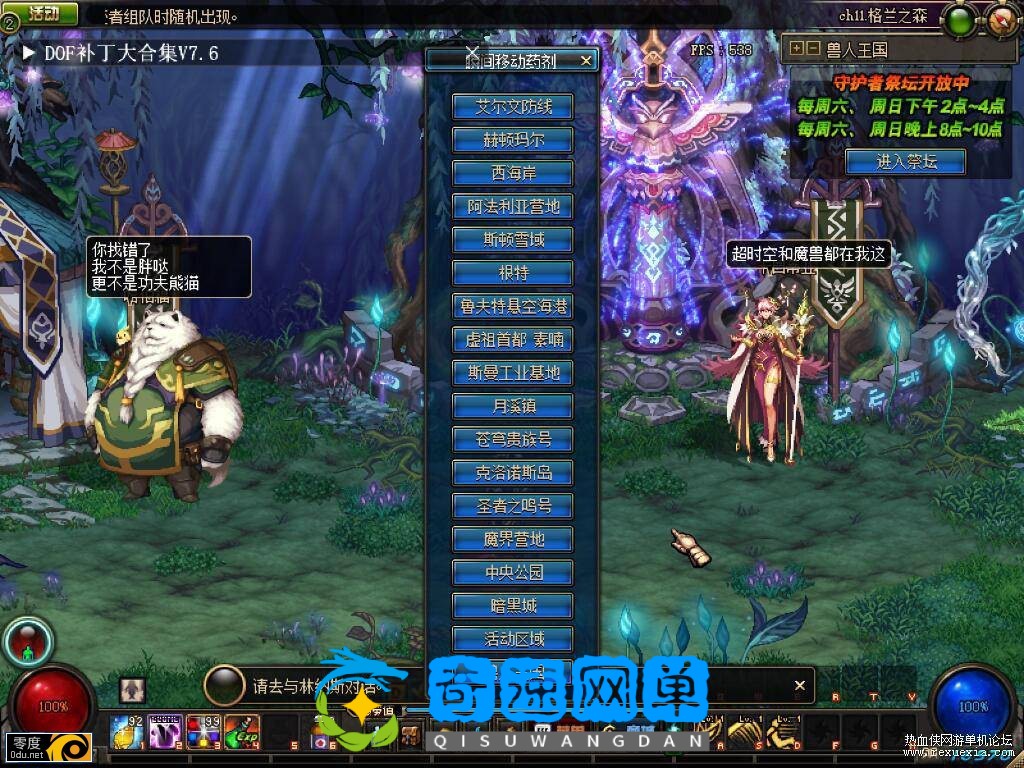Pick 阿法利亚营地 in the teleport menu
Screen dimensions: 1024x768
coord(512,207)
